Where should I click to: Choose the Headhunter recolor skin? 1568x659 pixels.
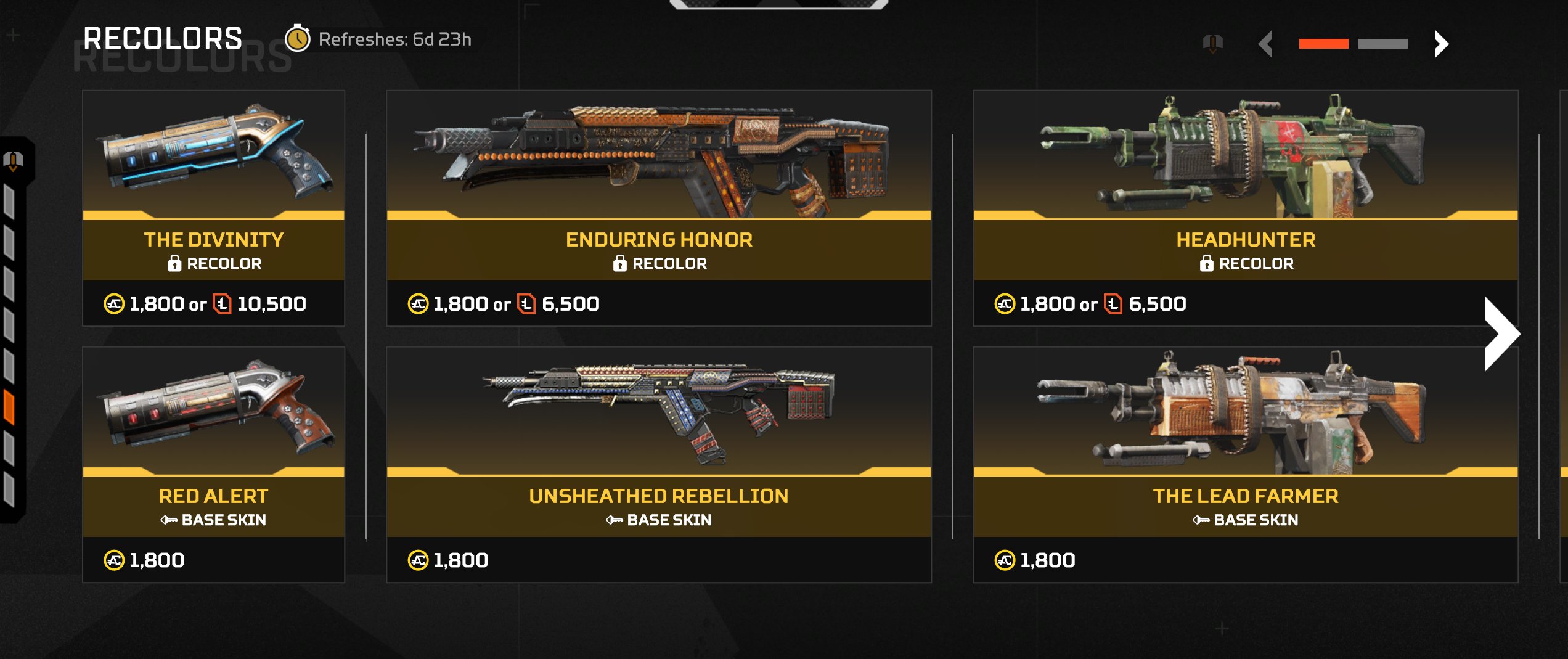click(1245, 208)
